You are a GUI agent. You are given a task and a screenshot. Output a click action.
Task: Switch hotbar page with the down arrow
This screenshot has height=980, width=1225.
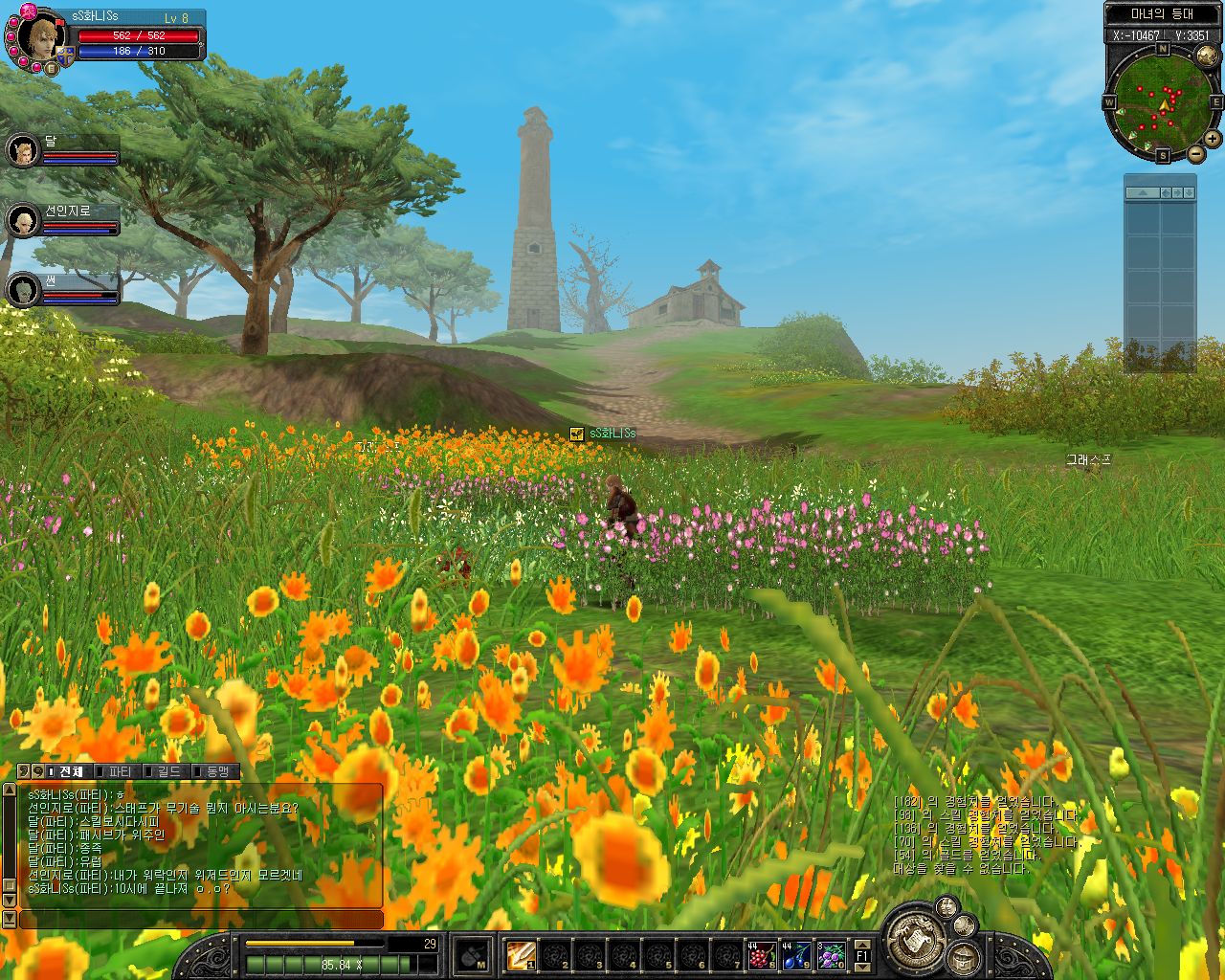[862, 967]
